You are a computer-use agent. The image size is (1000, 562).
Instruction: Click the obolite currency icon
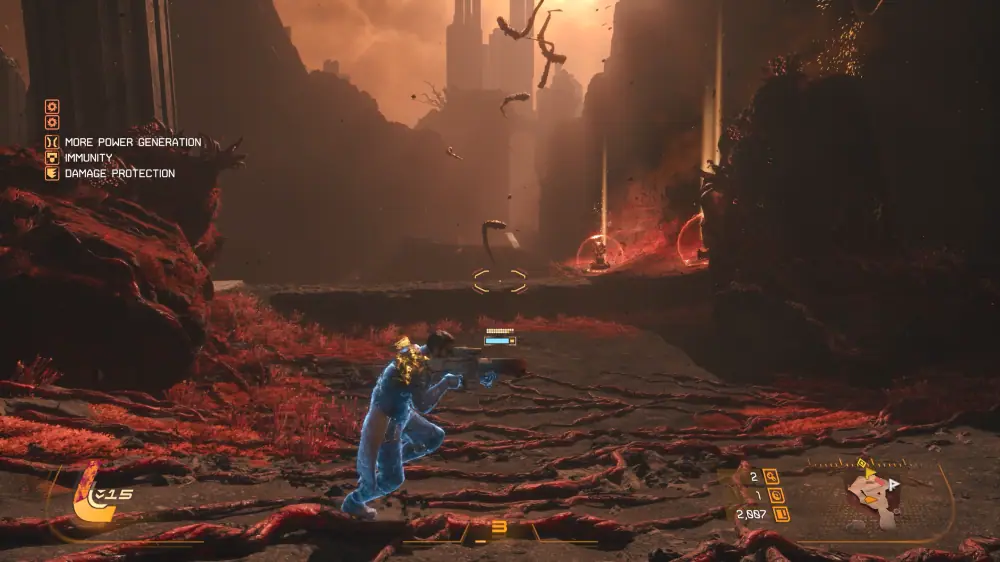[x=781, y=514]
